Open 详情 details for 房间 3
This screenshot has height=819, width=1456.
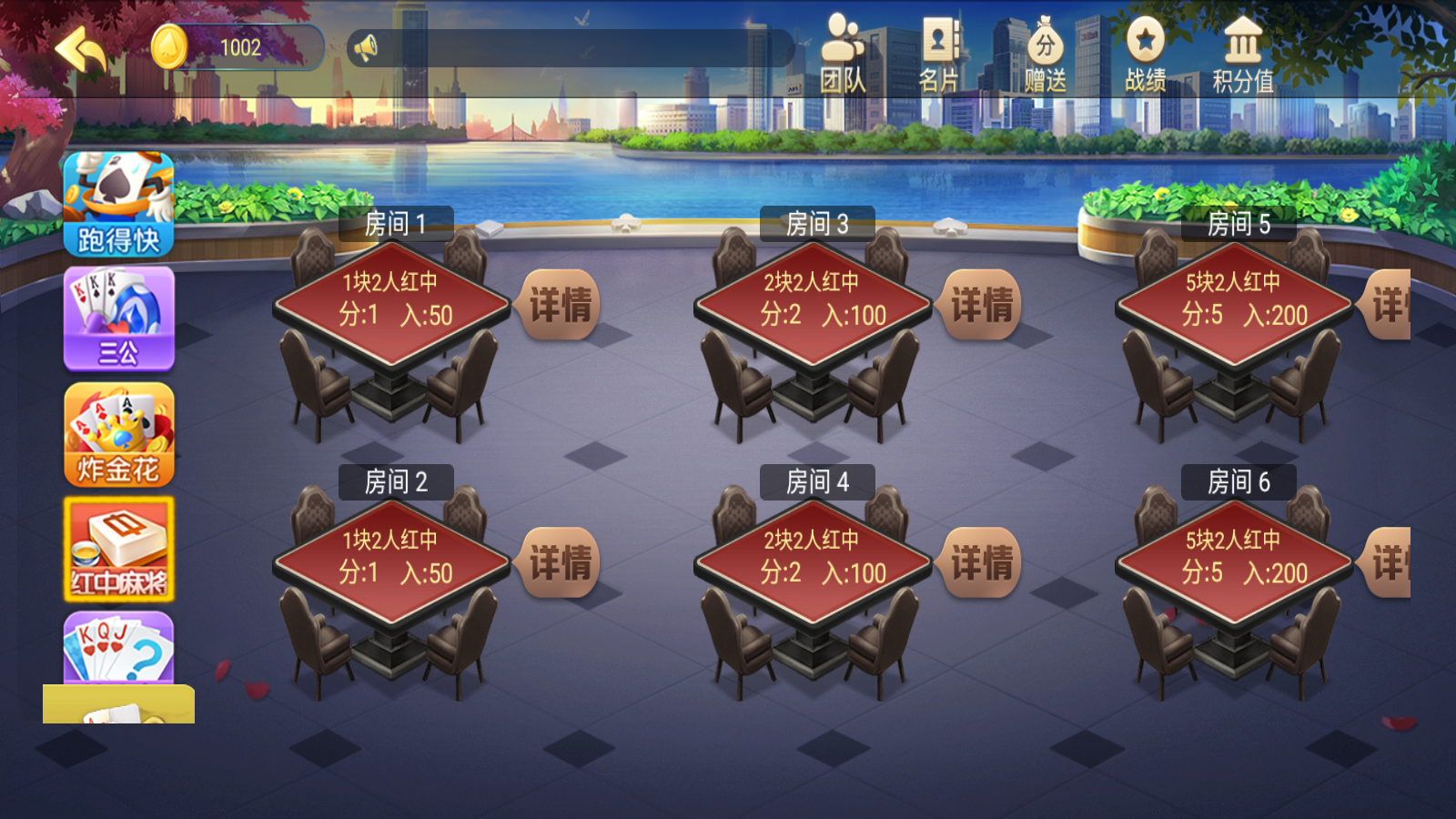pos(981,306)
